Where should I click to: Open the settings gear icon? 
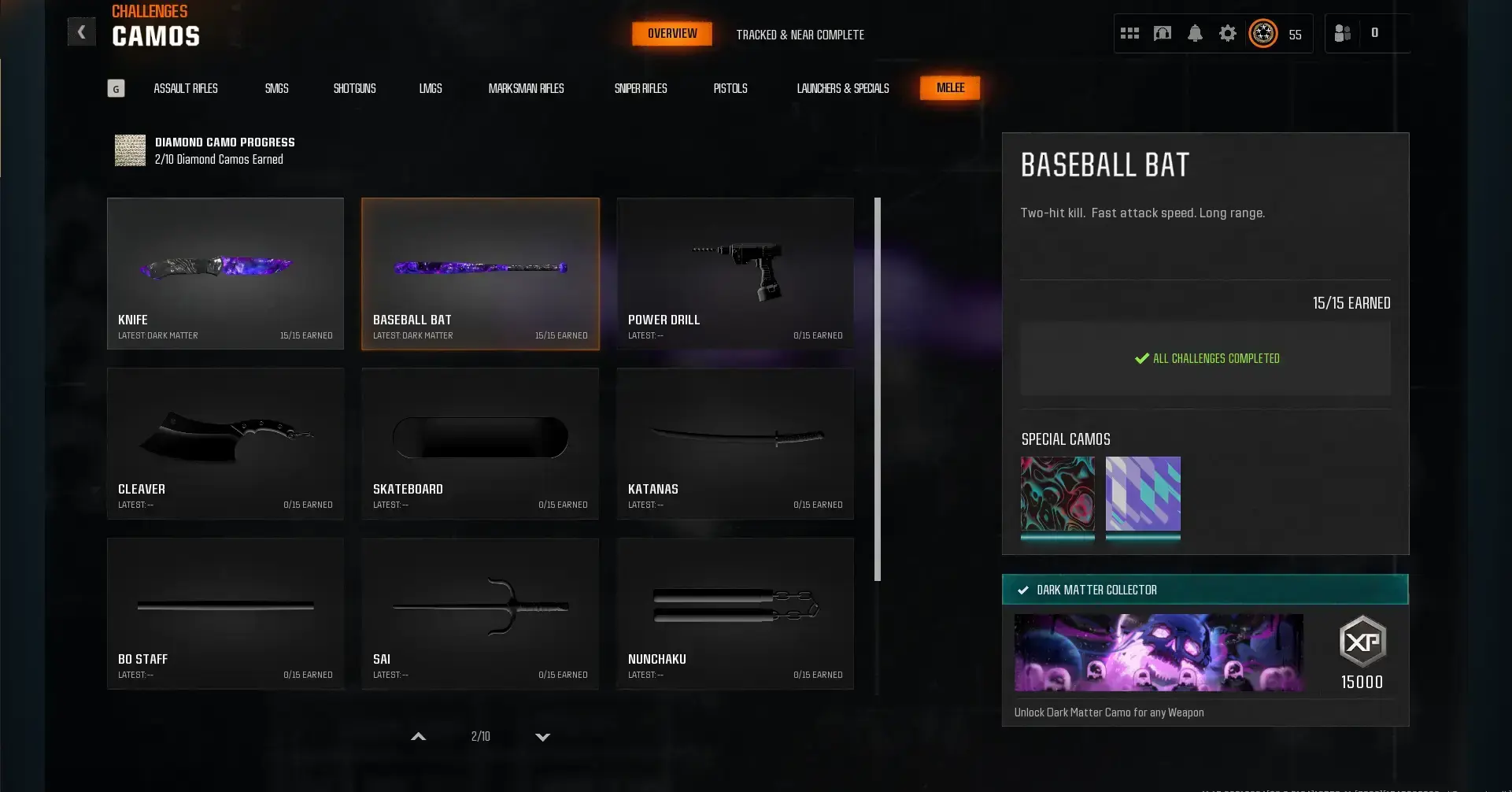[x=1229, y=34]
